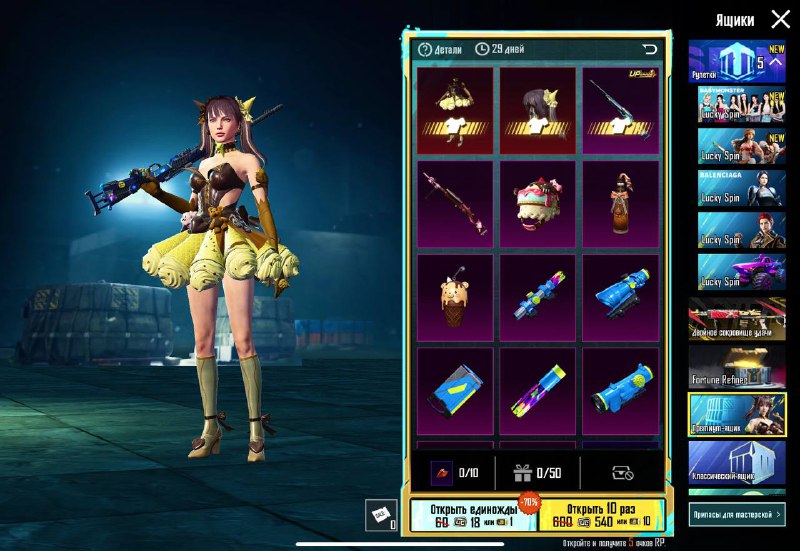Screen dimensions: 800x551
Task: Select the ice cream bear reward tile
Action: tap(455, 298)
